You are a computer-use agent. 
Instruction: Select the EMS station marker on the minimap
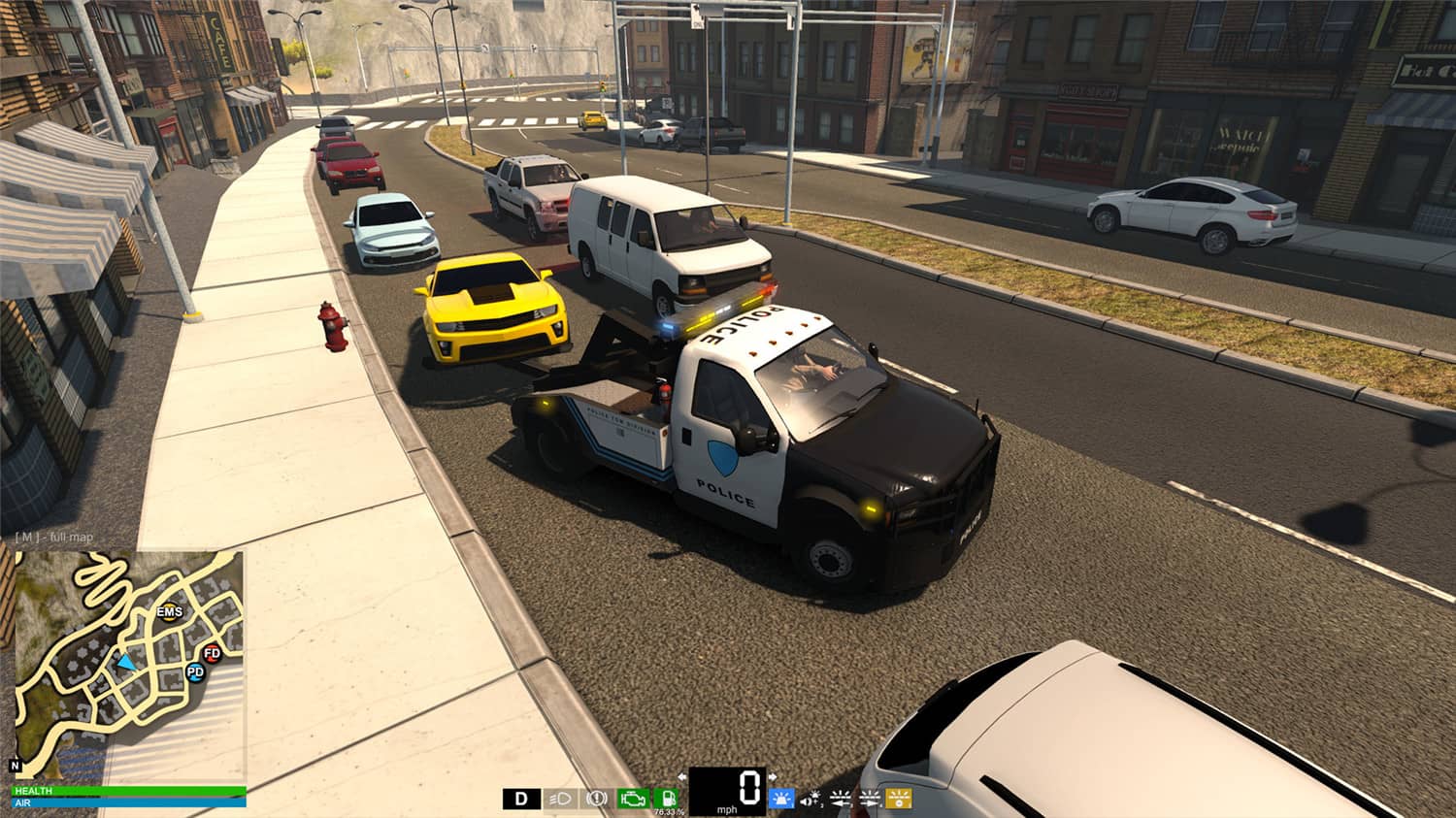(168, 612)
